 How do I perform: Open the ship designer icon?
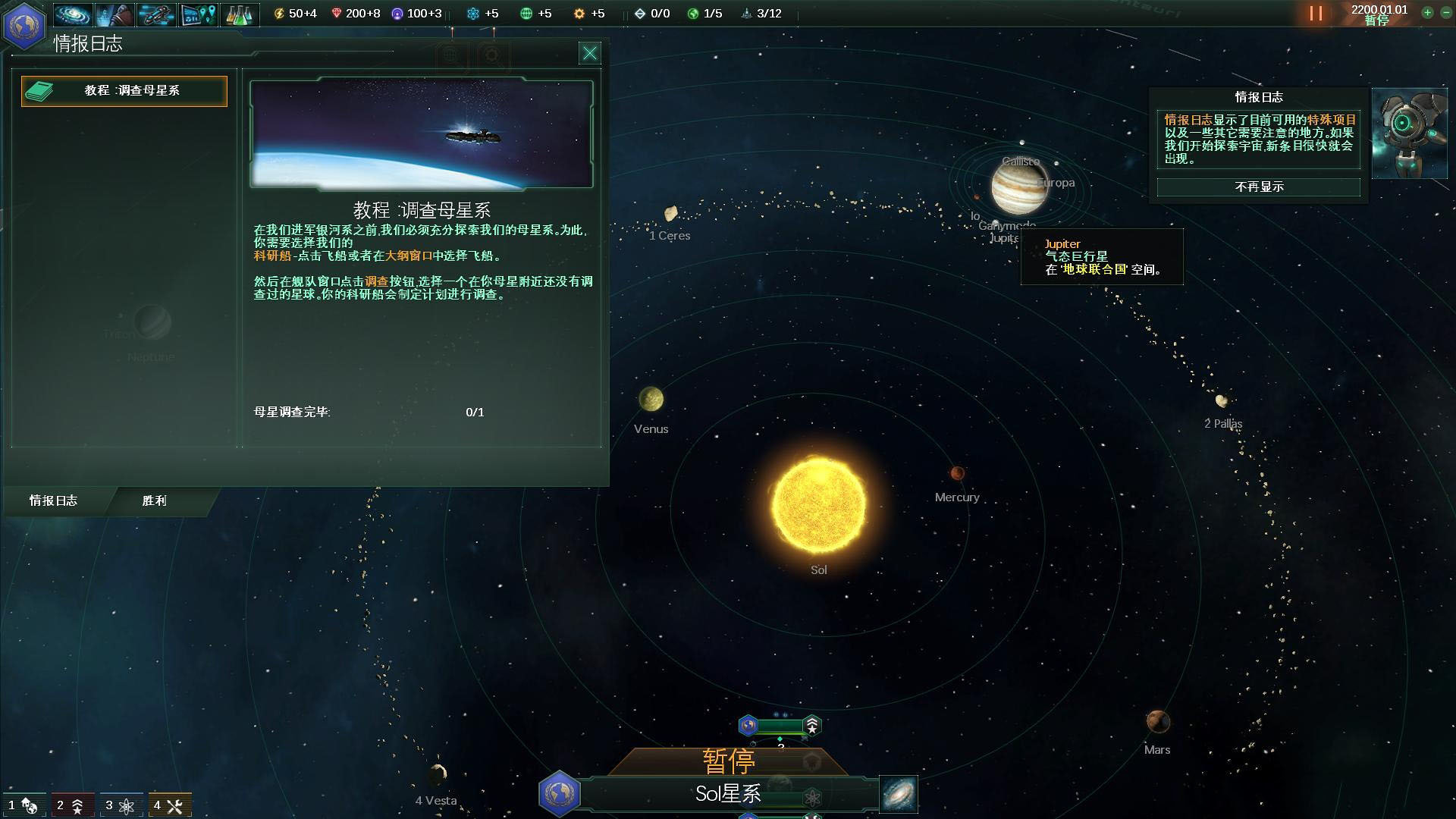(x=156, y=14)
